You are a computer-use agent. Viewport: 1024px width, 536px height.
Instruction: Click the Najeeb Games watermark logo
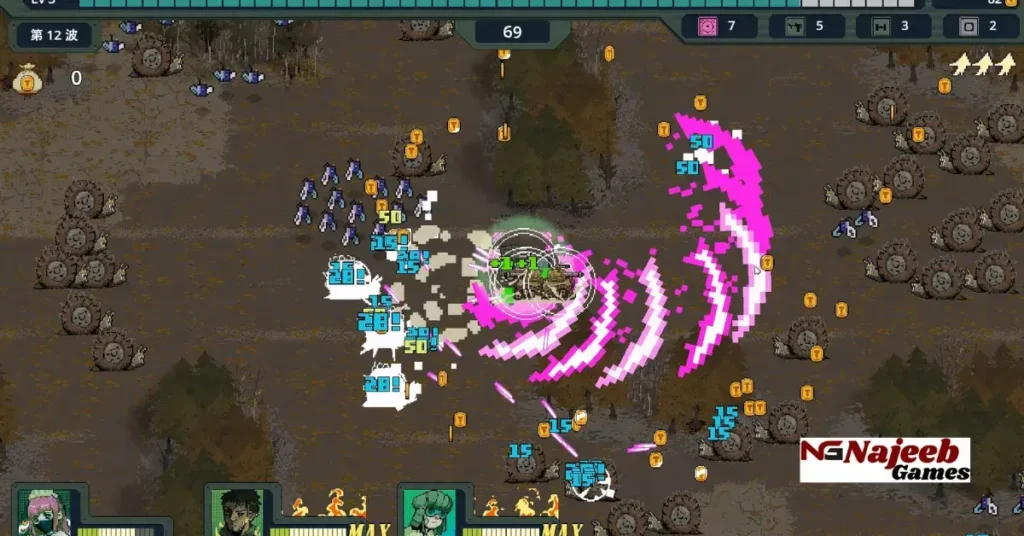click(x=885, y=460)
